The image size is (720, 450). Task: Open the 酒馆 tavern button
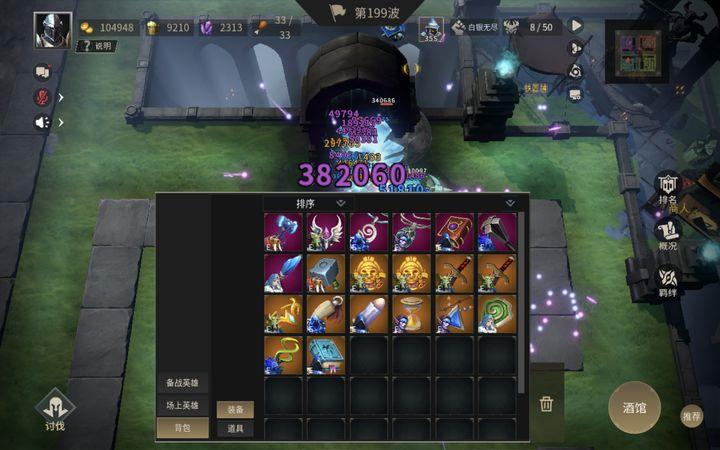tap(634, 407)
